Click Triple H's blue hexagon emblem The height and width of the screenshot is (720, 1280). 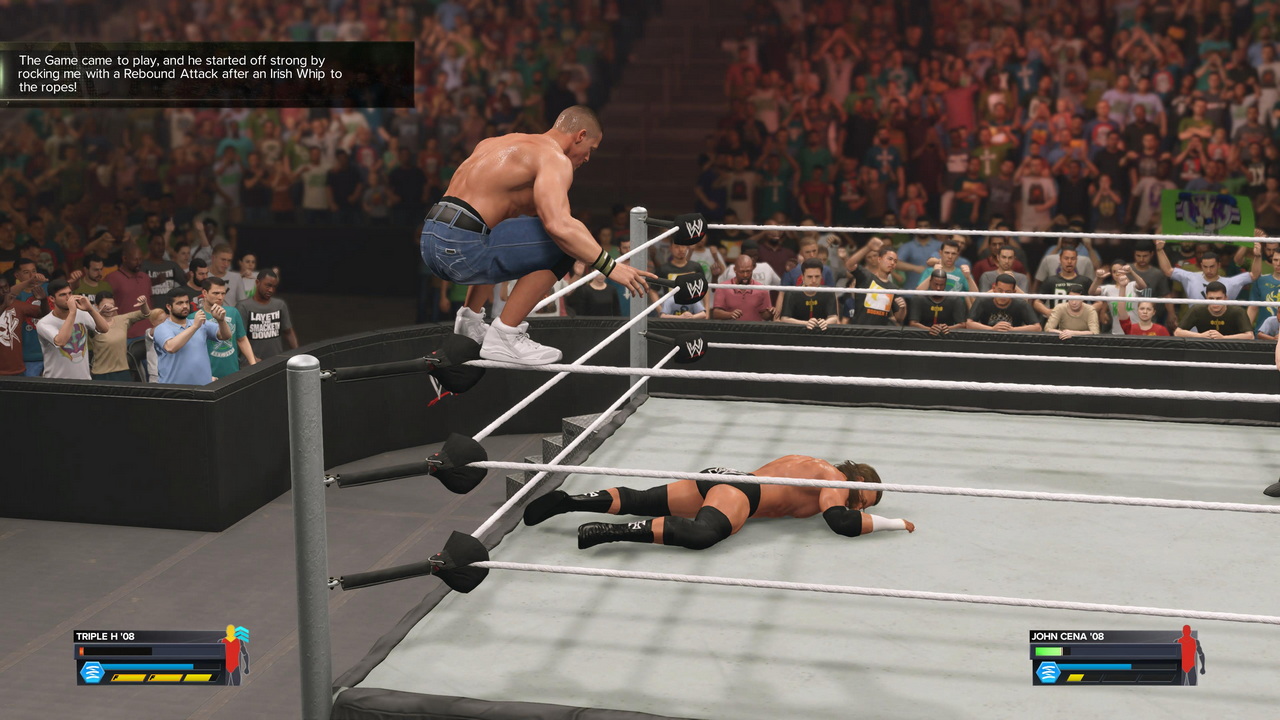(x=92, y=672)
